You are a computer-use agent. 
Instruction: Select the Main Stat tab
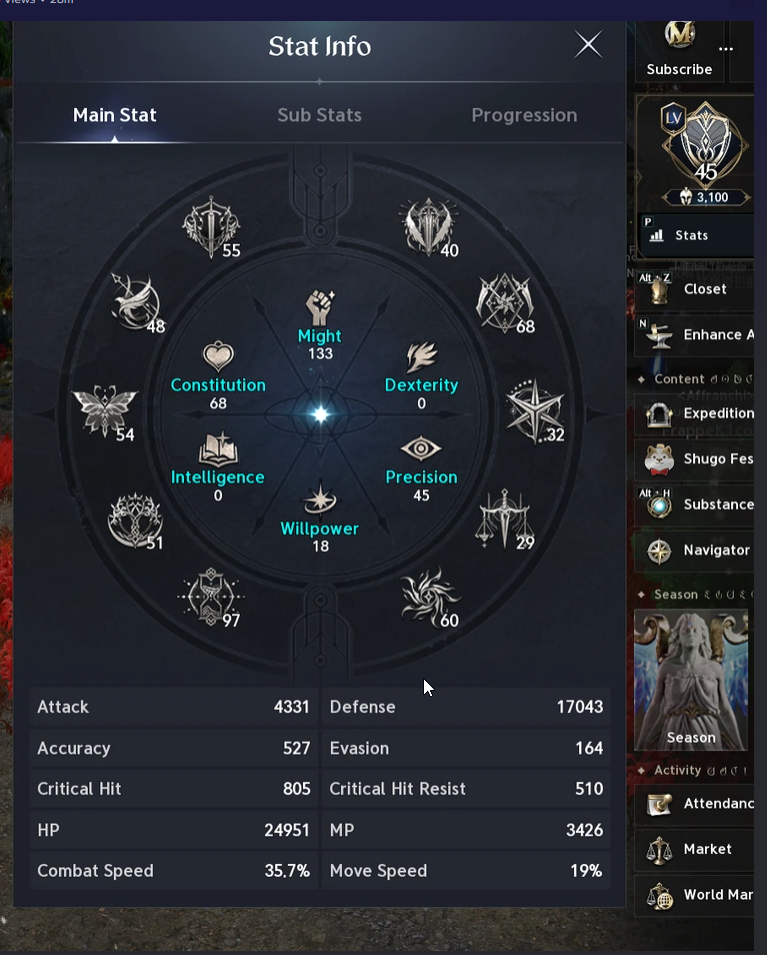coord(115,115)
